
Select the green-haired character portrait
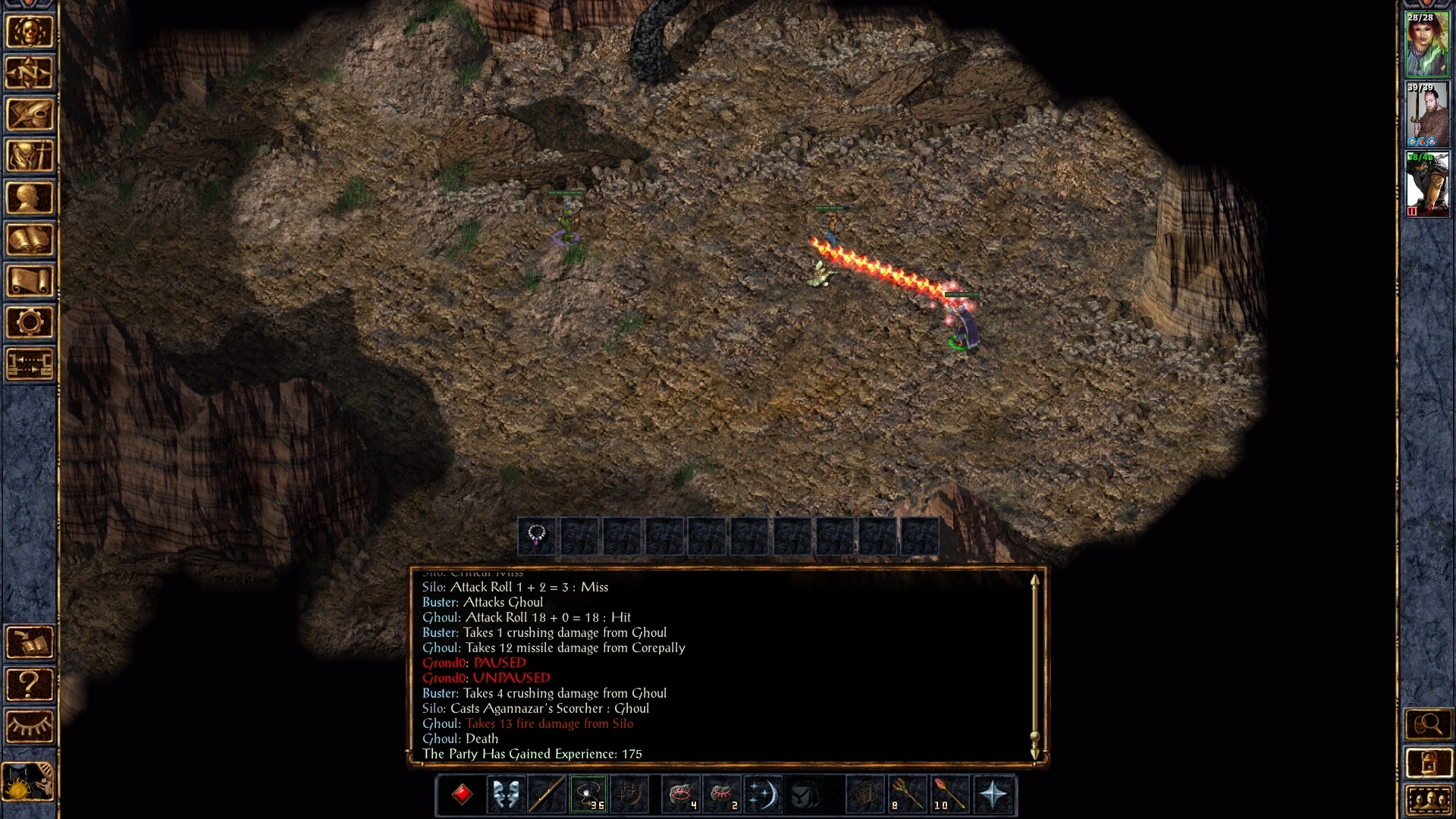pos(1426,44)
